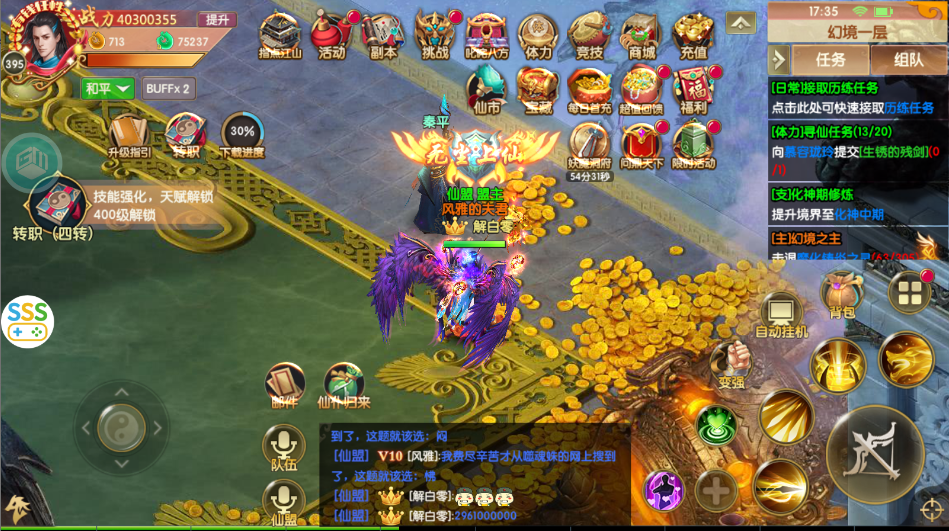The width and height of the screenshot is (949, 531).
Task: Open the 充值 recharge icon
Action: pos(692,37)
